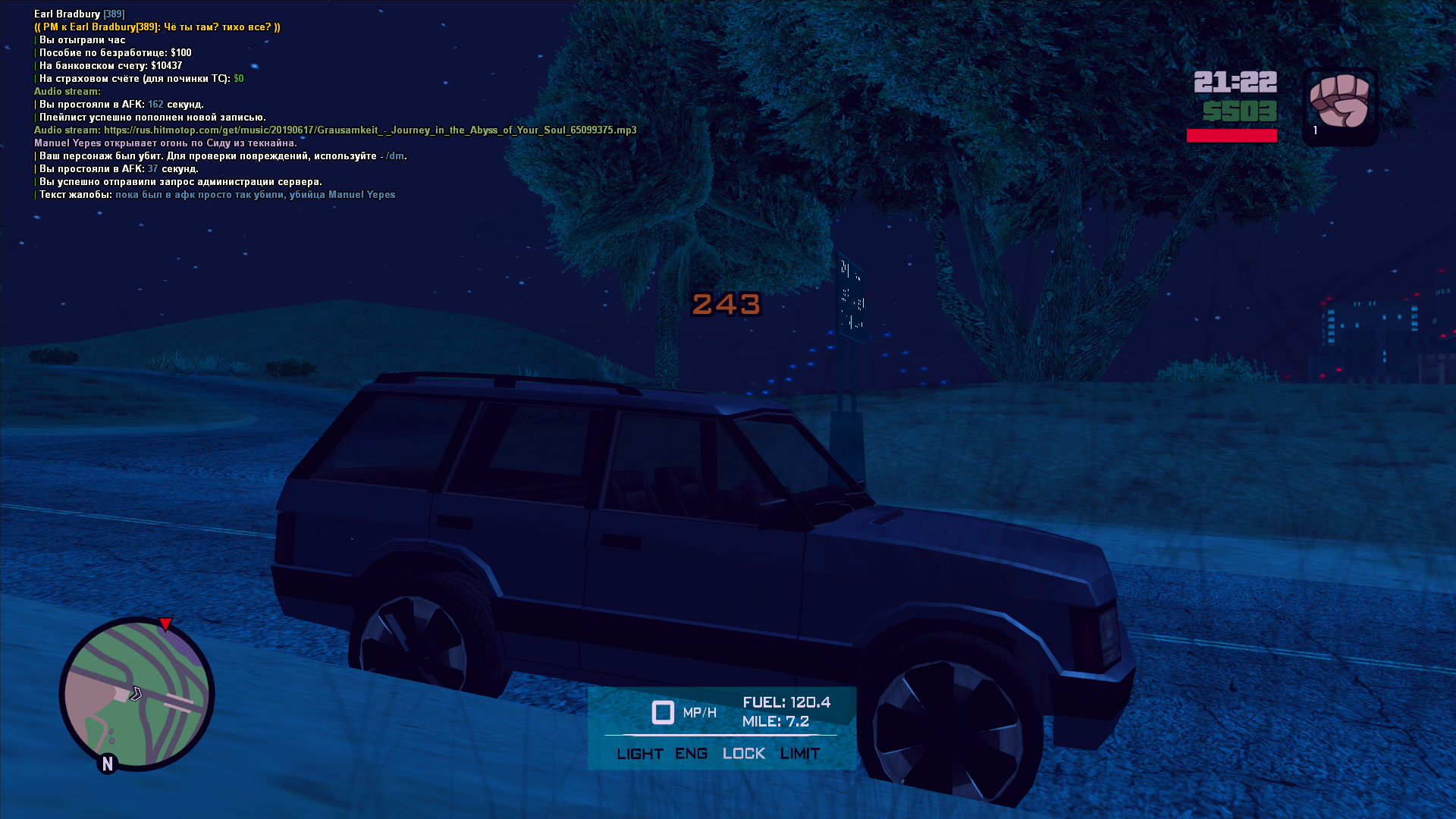The width and height of the screenshot is (1456, 819).
Task: Click the player arrow on the minimap
Action: click(x=136, y=693)
